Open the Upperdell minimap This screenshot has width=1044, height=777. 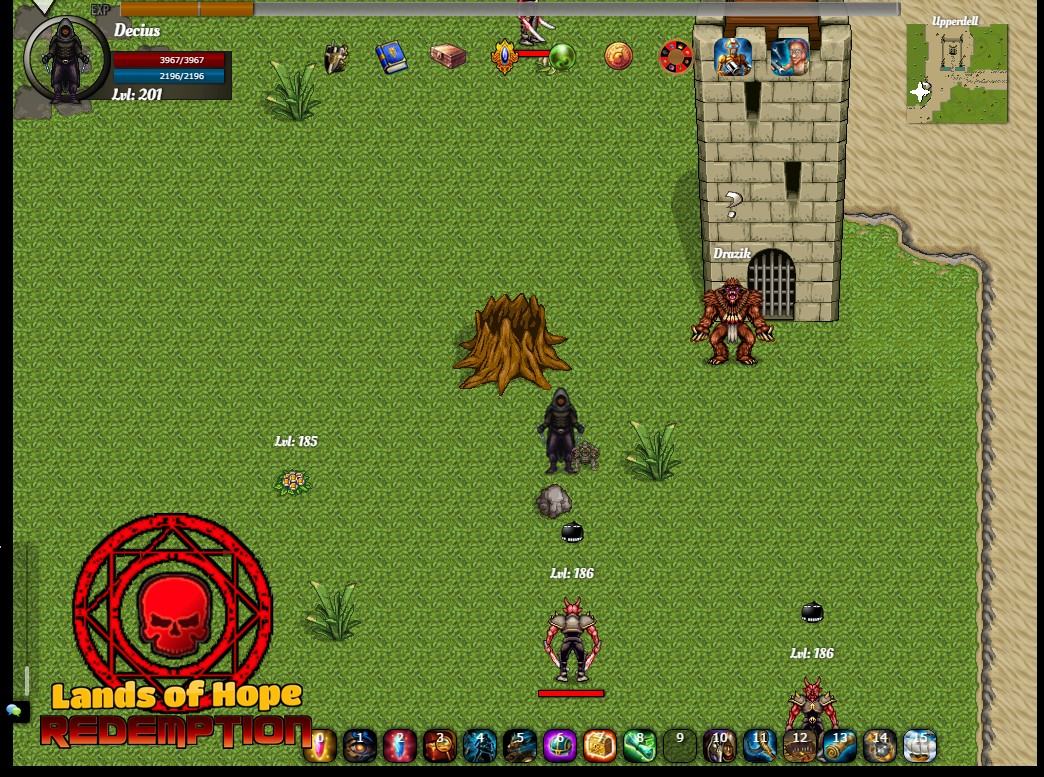click(957, 74)
